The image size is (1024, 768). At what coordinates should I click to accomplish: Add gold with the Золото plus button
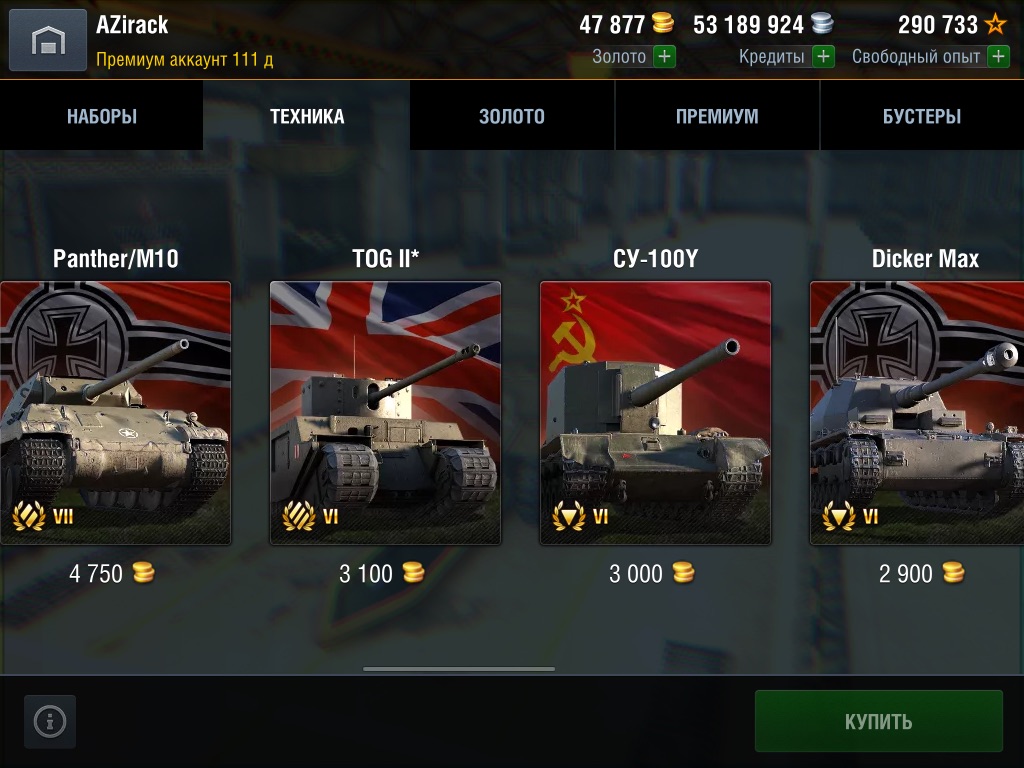coord(664,57)
